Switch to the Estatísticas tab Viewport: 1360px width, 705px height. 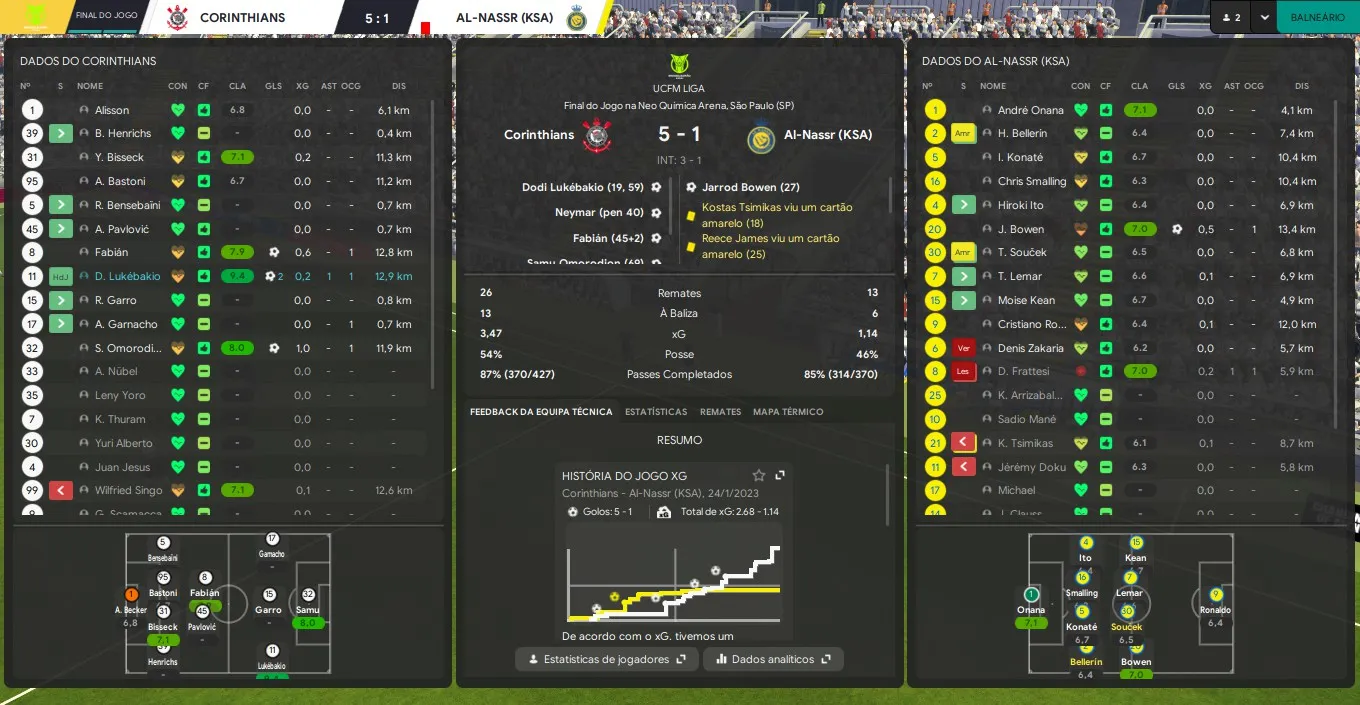point(656,412)
